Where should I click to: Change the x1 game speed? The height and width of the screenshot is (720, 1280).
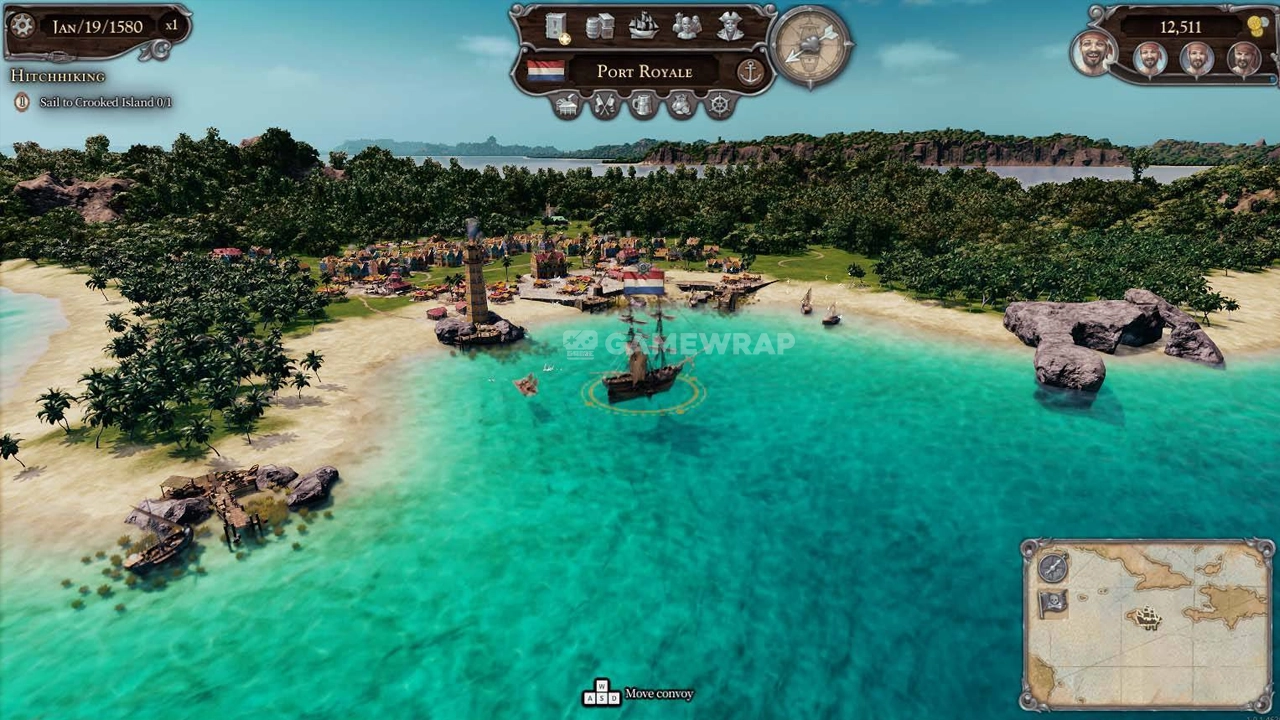coord(171,26)
